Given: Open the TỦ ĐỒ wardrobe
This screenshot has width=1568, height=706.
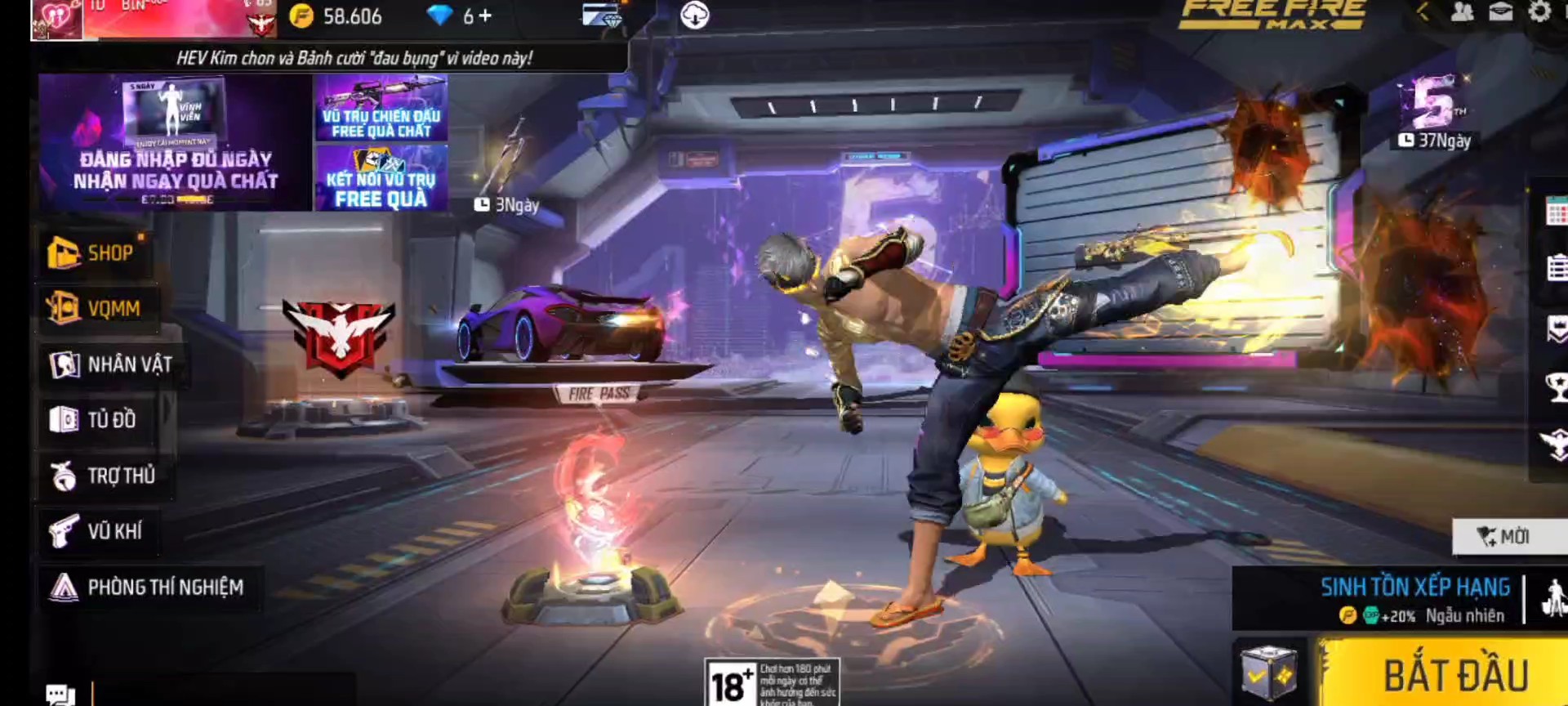Looking at the screenshot, I should (94, 420).
